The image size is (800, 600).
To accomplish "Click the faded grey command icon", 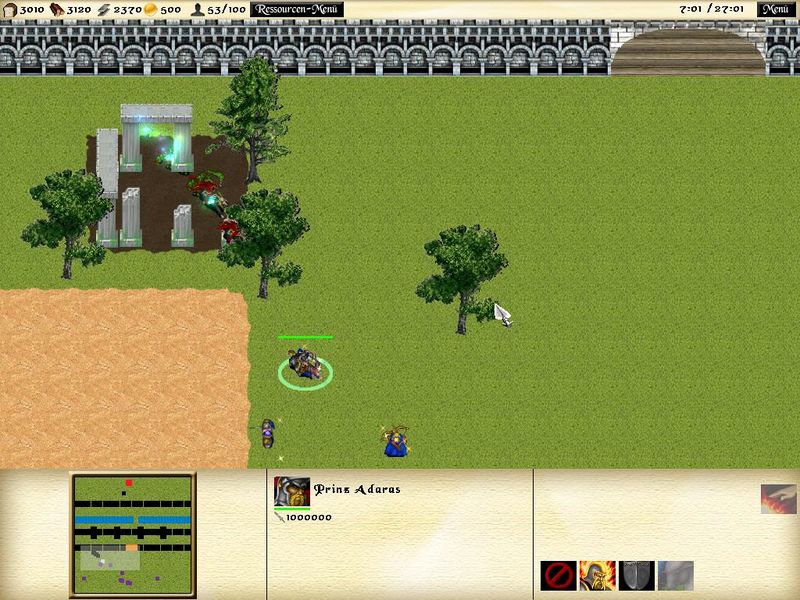I will pyautogui.click(x=675, y=575).
